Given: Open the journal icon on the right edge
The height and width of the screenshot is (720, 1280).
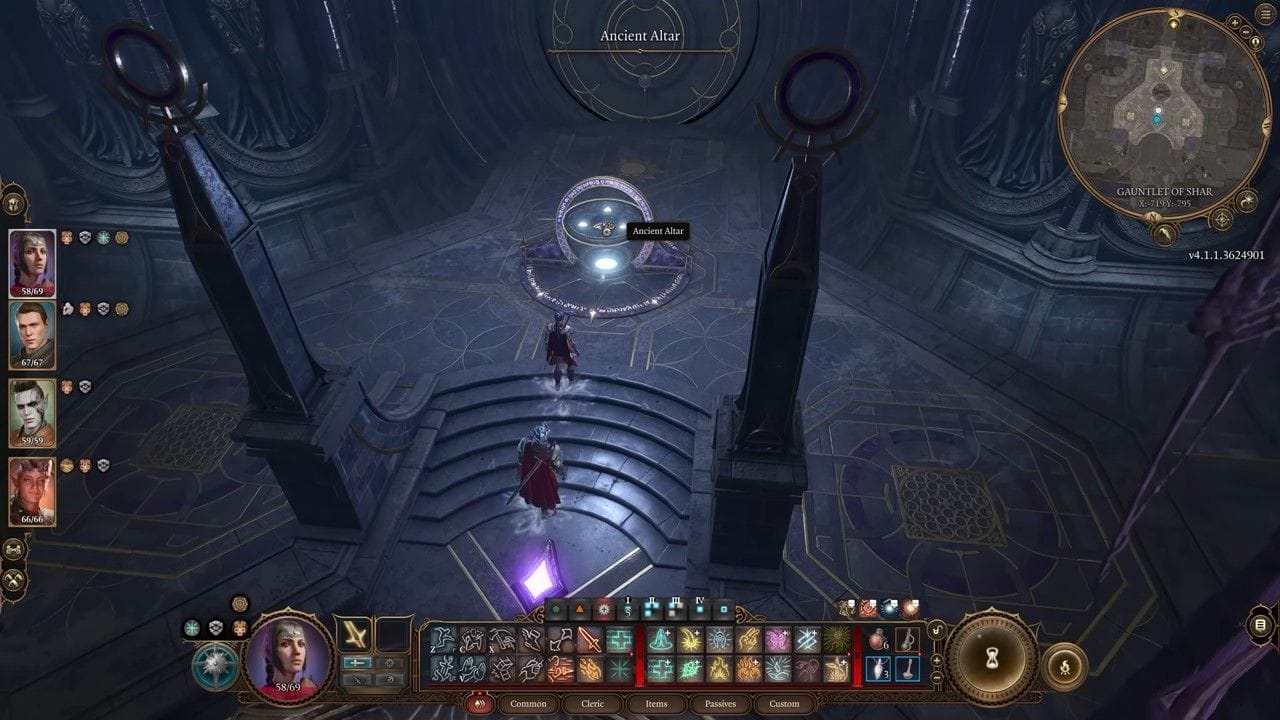Looking at the screenshot, I should 1260,626.
